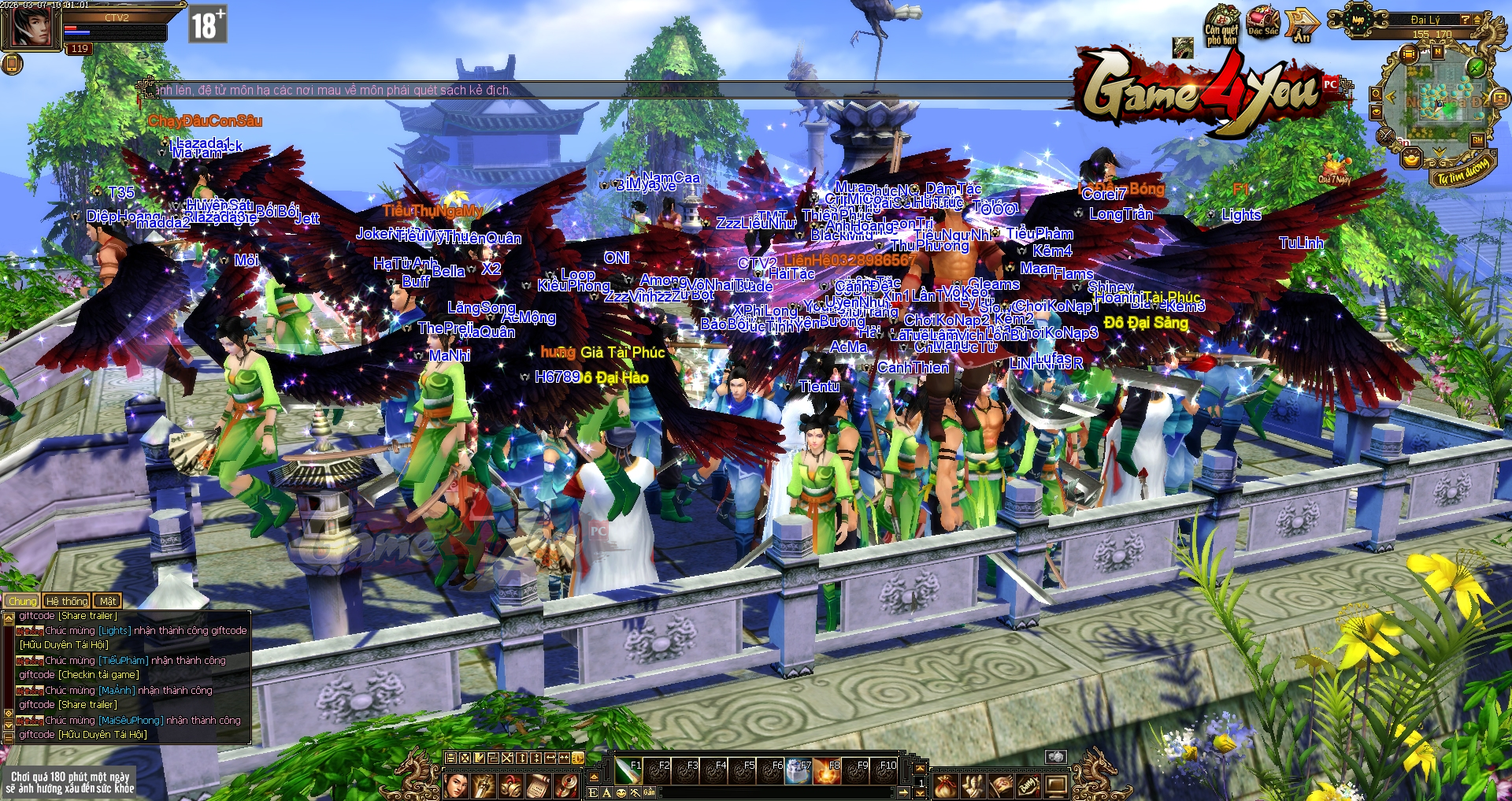Screen dimensions: 1512x801
Task: Click the orange phone icon under the portrait
Action: coord(11,63)
